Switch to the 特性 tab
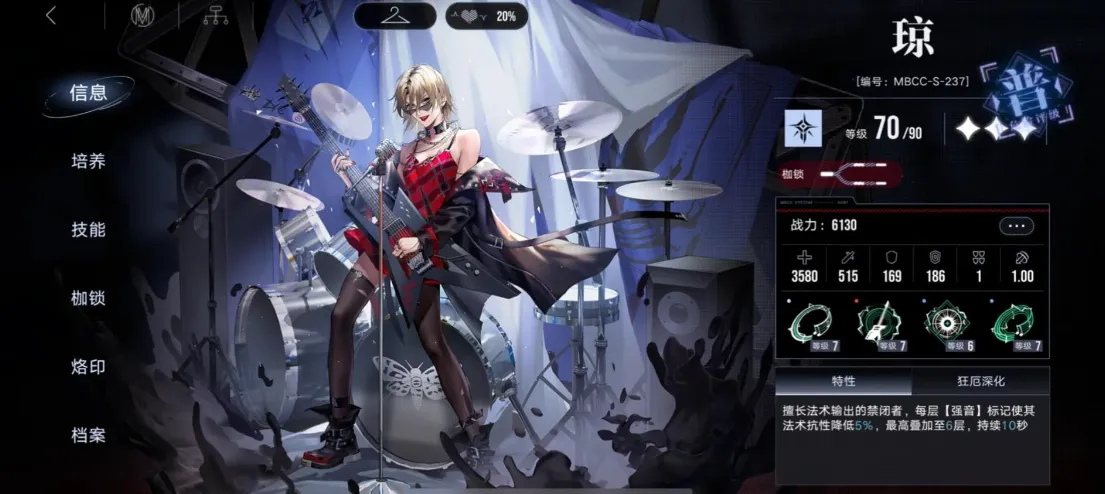1105x494 pixels. 843,381
